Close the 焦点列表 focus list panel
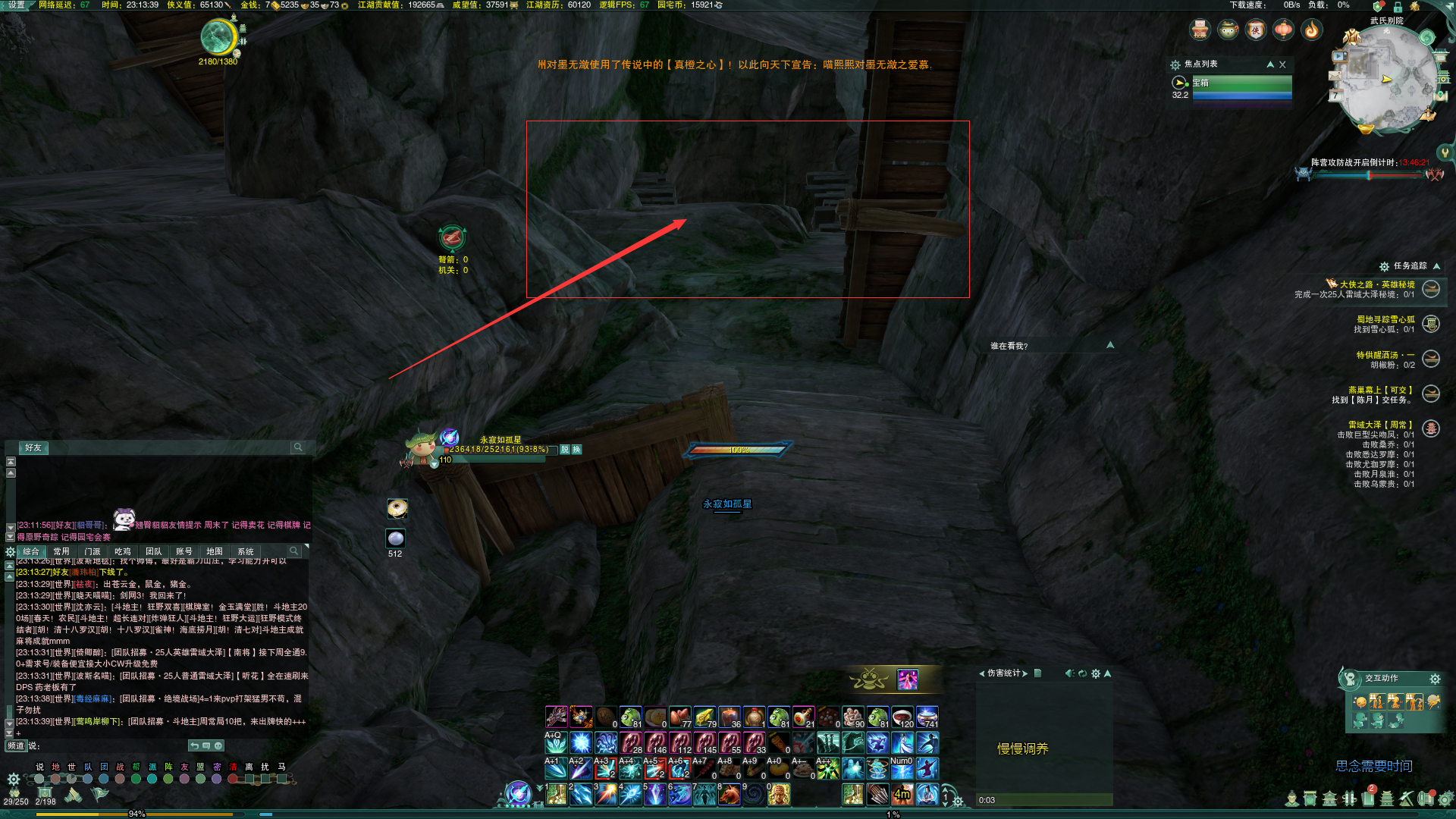 coord(1282,64)
